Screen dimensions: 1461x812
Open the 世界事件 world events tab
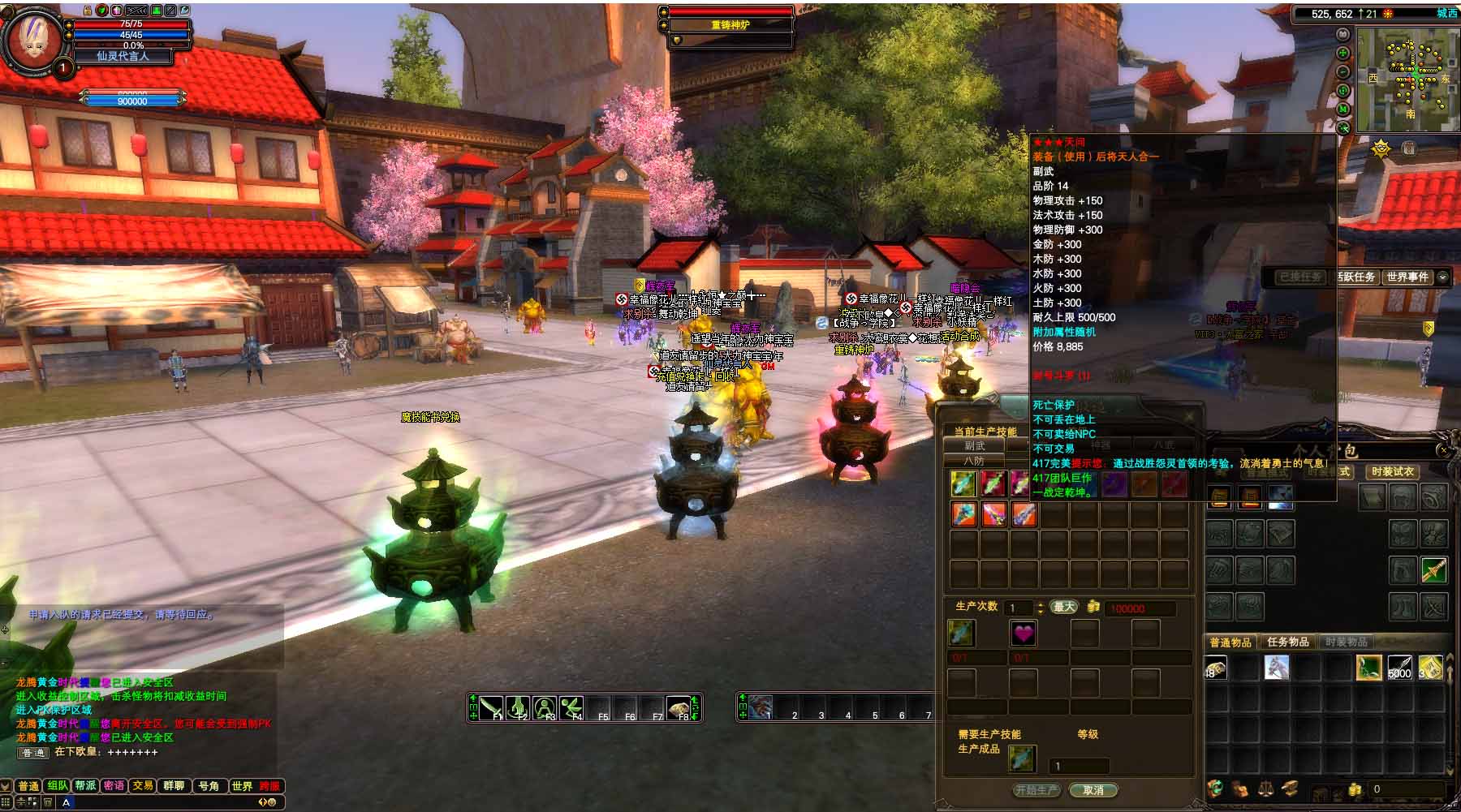[1407, 277]
